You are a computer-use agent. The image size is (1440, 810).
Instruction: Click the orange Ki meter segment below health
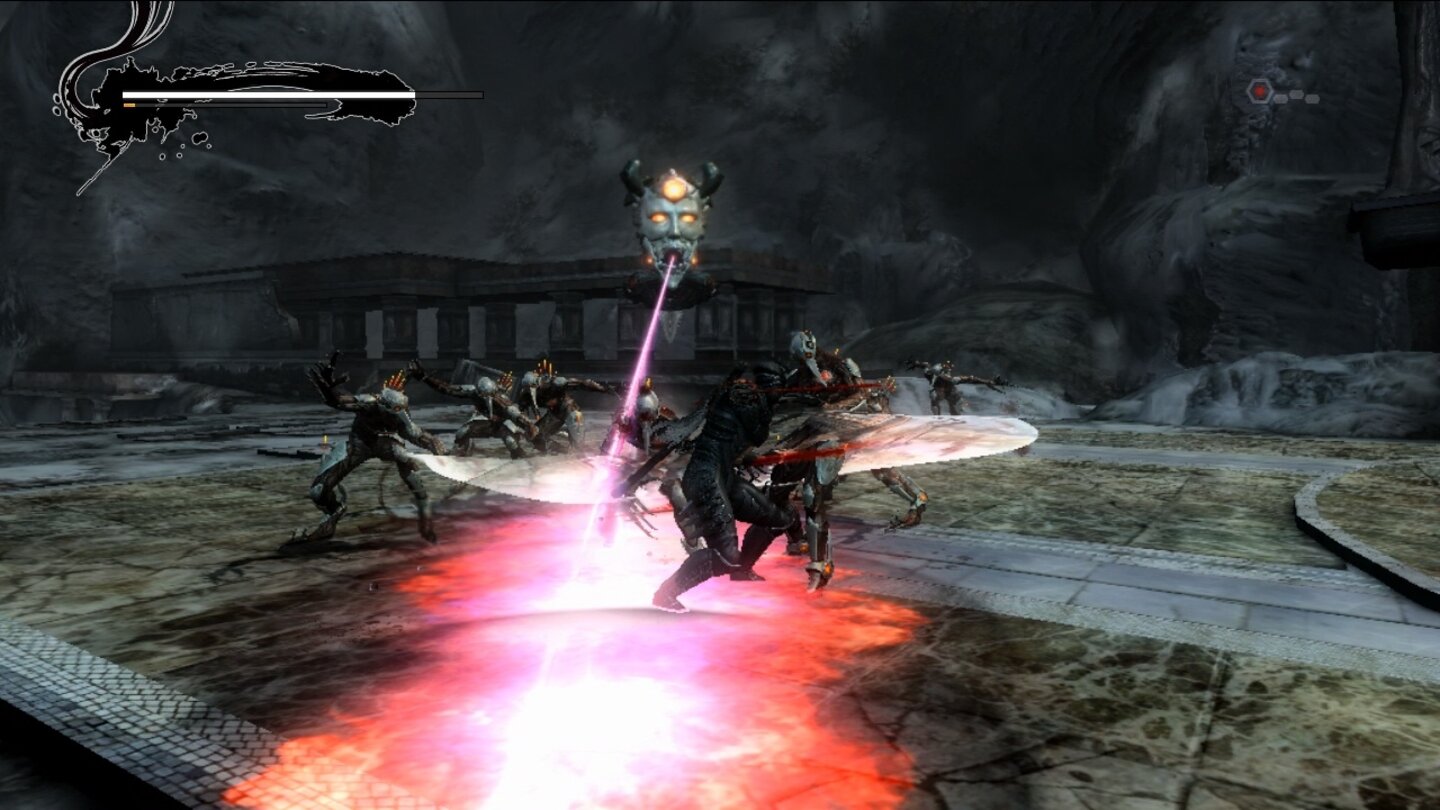tap(129, 105)
